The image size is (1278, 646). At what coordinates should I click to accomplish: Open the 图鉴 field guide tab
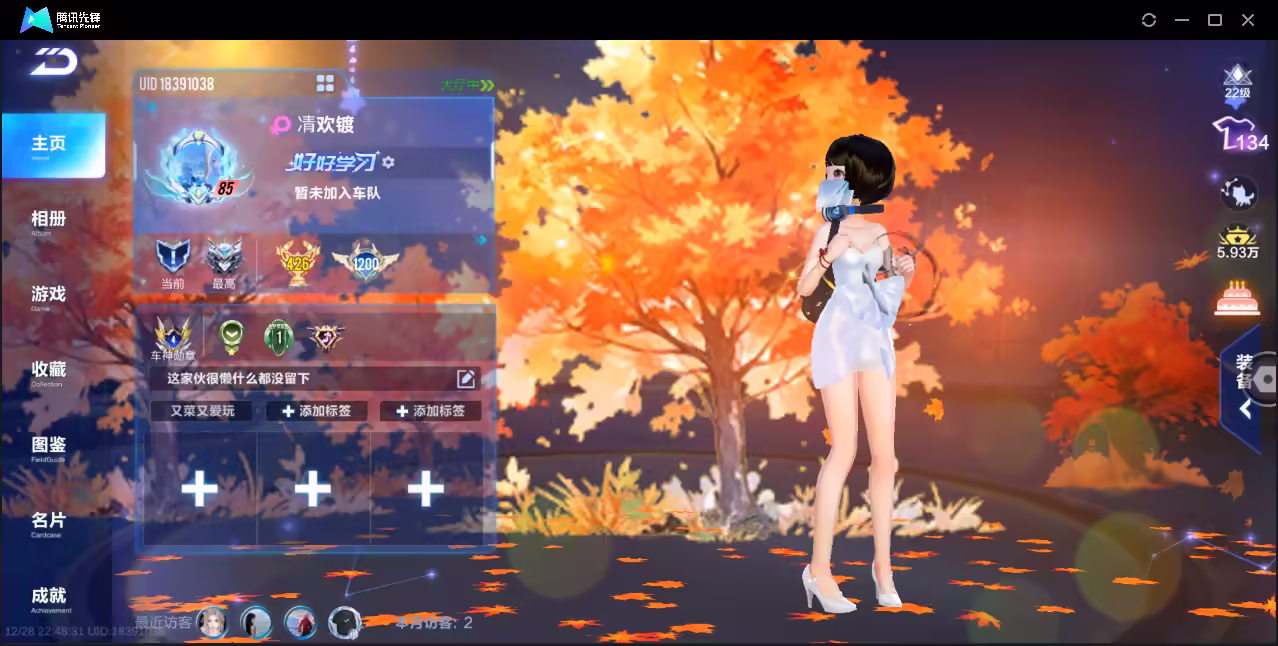pos(48,447)
